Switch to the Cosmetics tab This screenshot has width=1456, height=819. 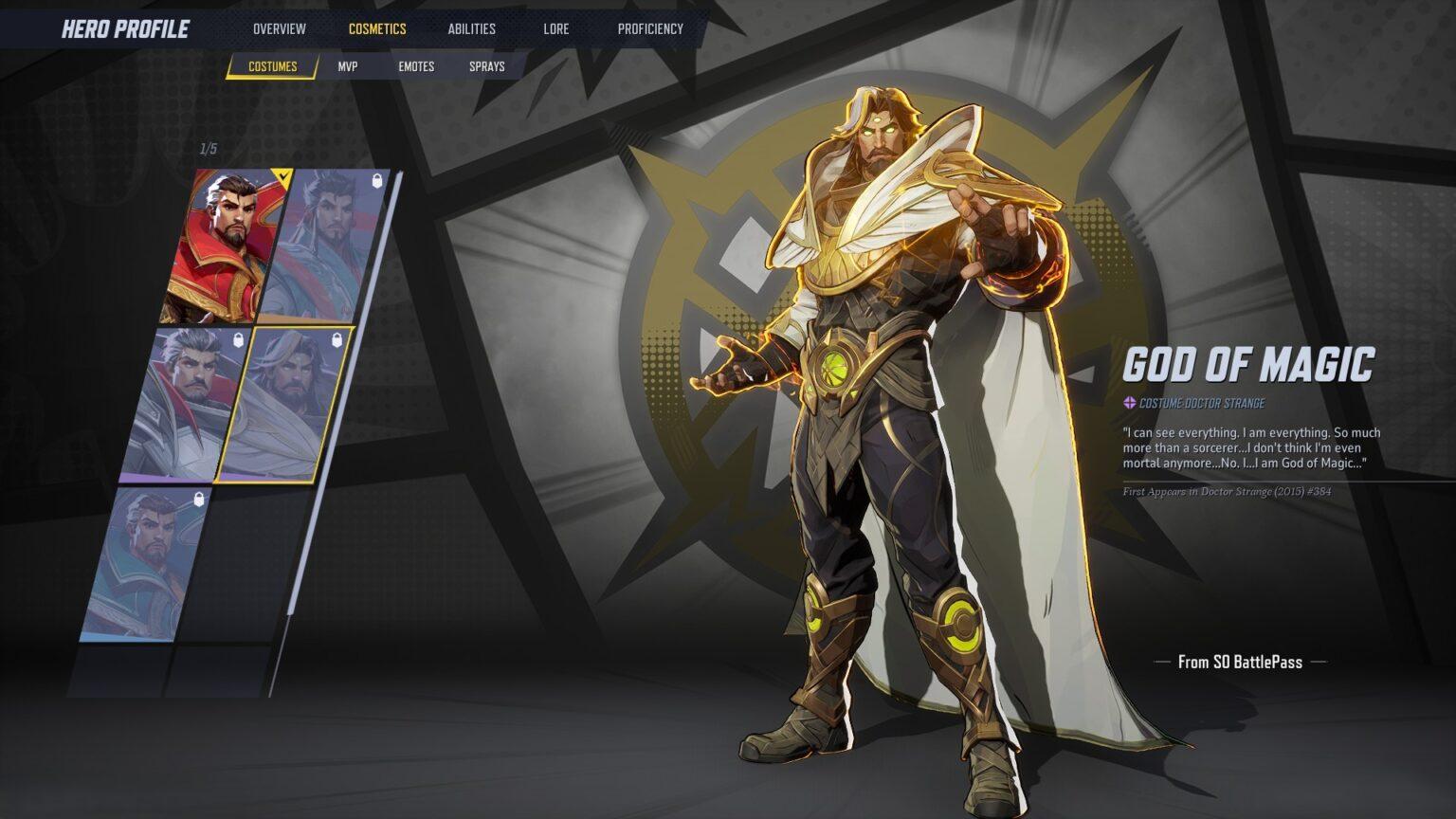pyautogui.click(x=376, y=28)
